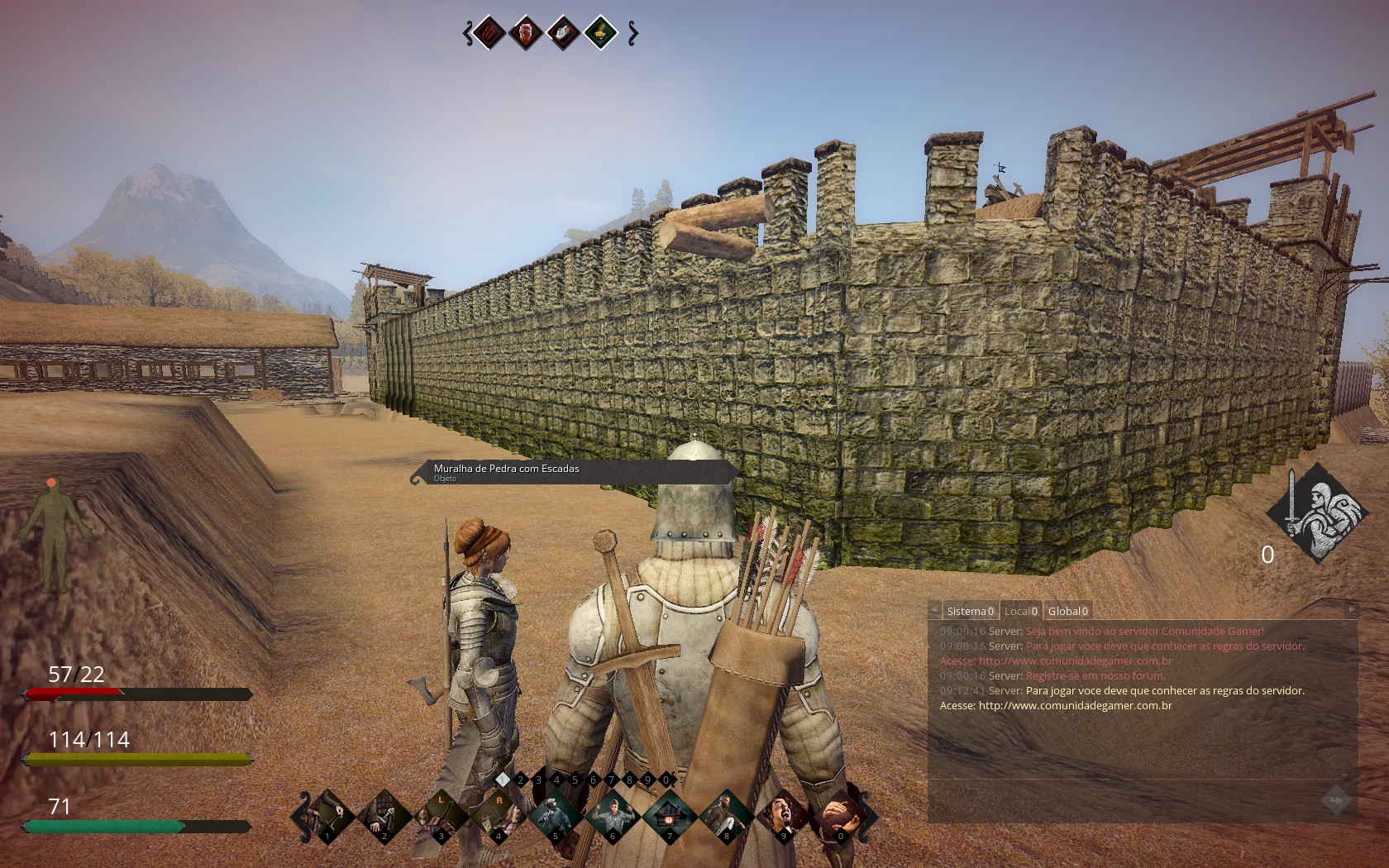Trigger the hands-raised emote in slot 6
The image size is (1389, 868).
(613, 814)
